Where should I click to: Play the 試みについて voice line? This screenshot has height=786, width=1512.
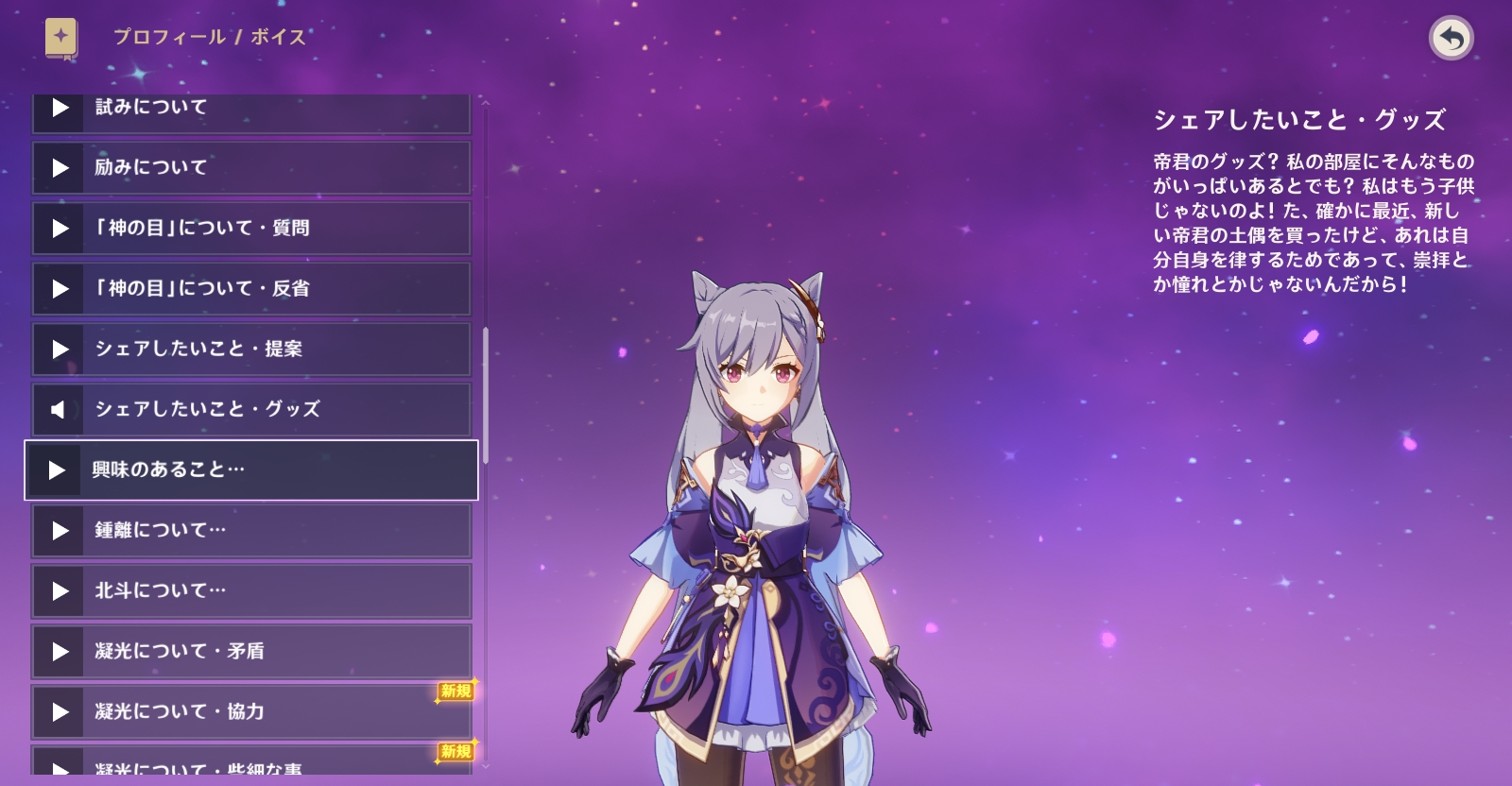pyautogui.click(x=250, y=110)
